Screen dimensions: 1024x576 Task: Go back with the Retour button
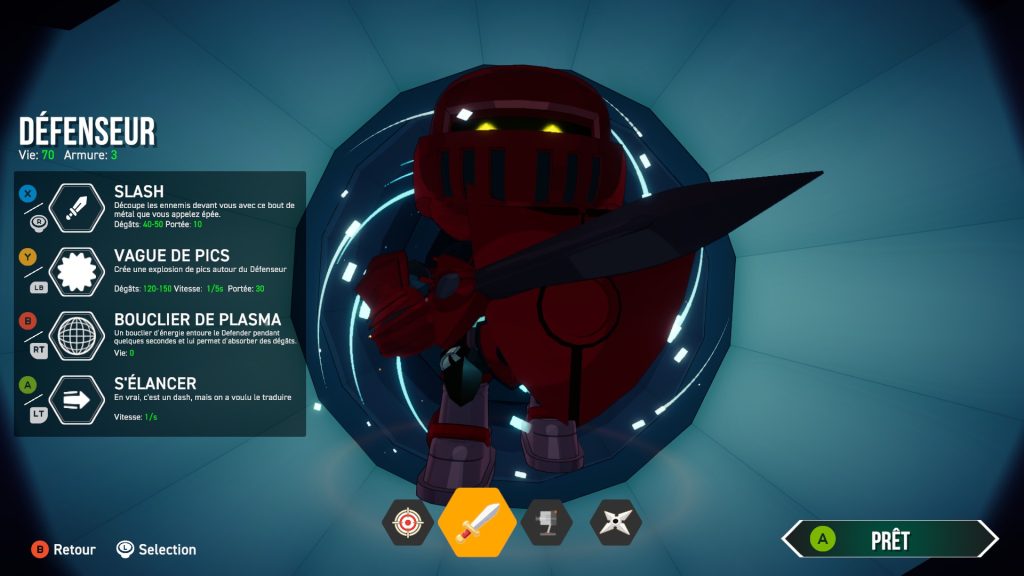64,549
